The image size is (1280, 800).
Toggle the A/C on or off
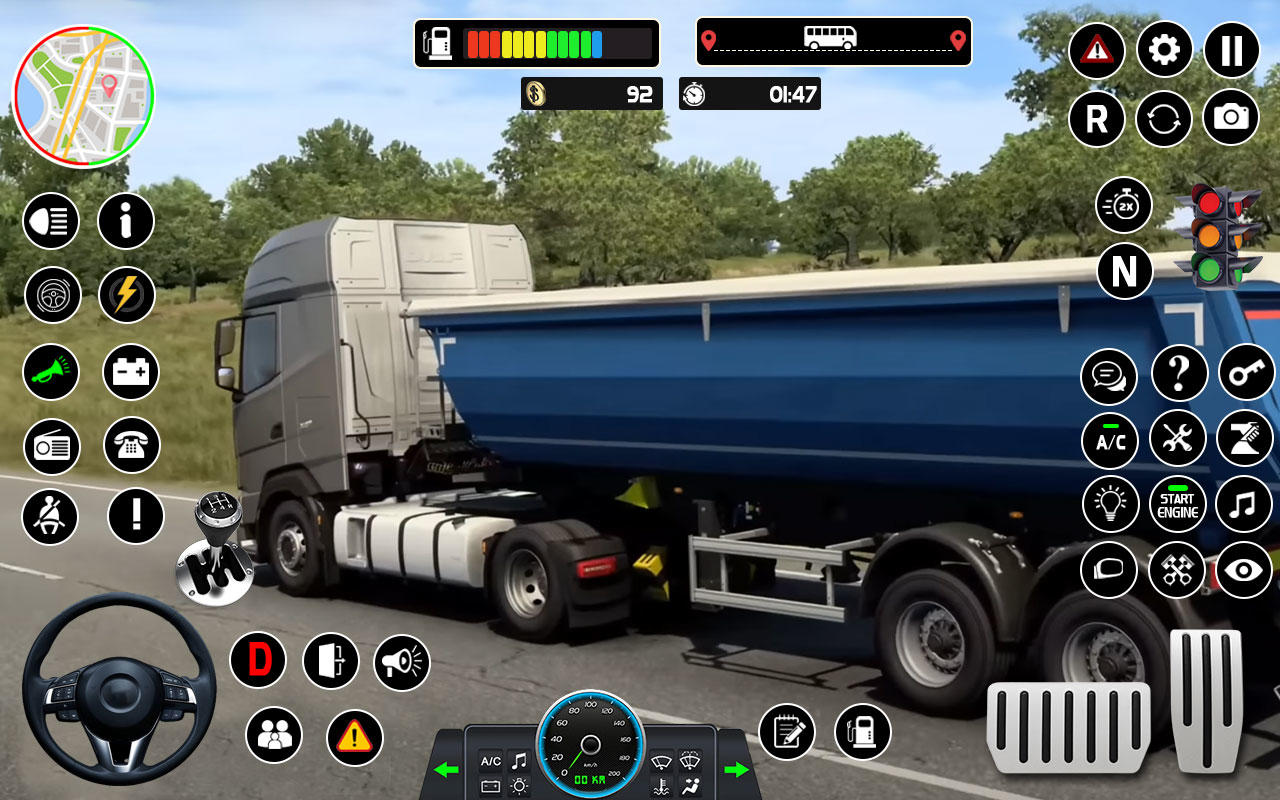point(1109,440)
